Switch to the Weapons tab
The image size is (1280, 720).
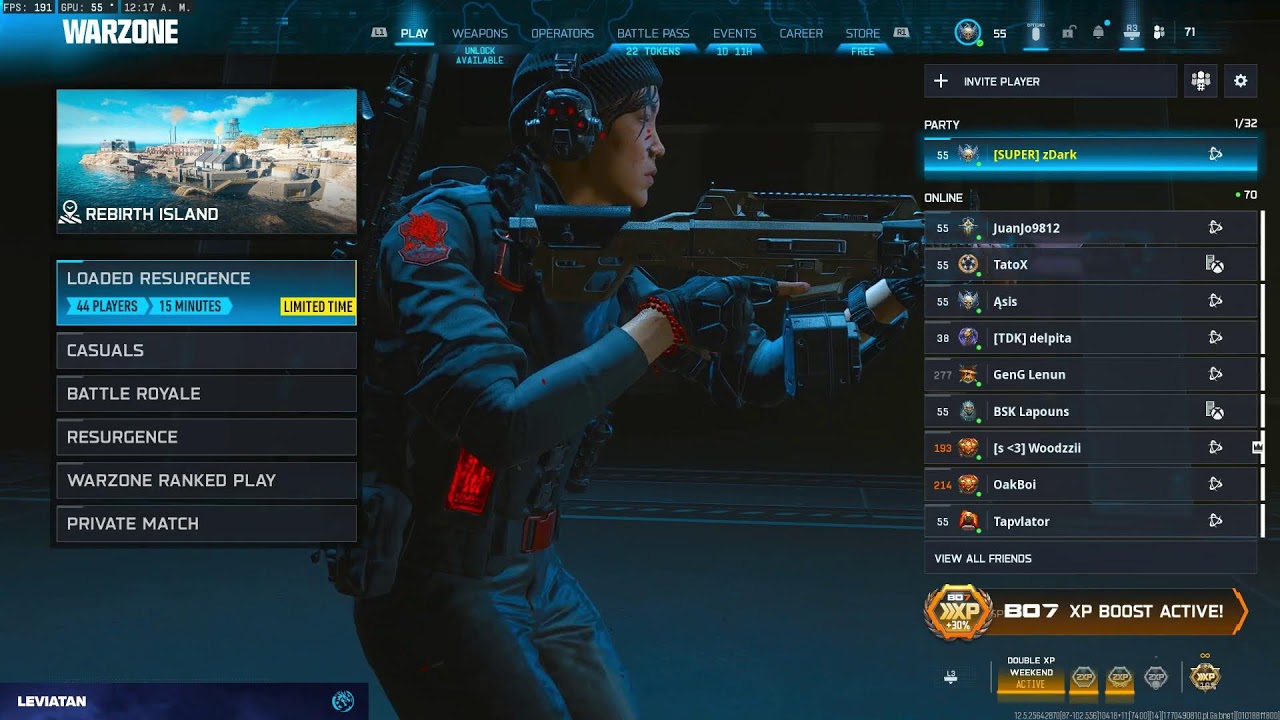480,33
